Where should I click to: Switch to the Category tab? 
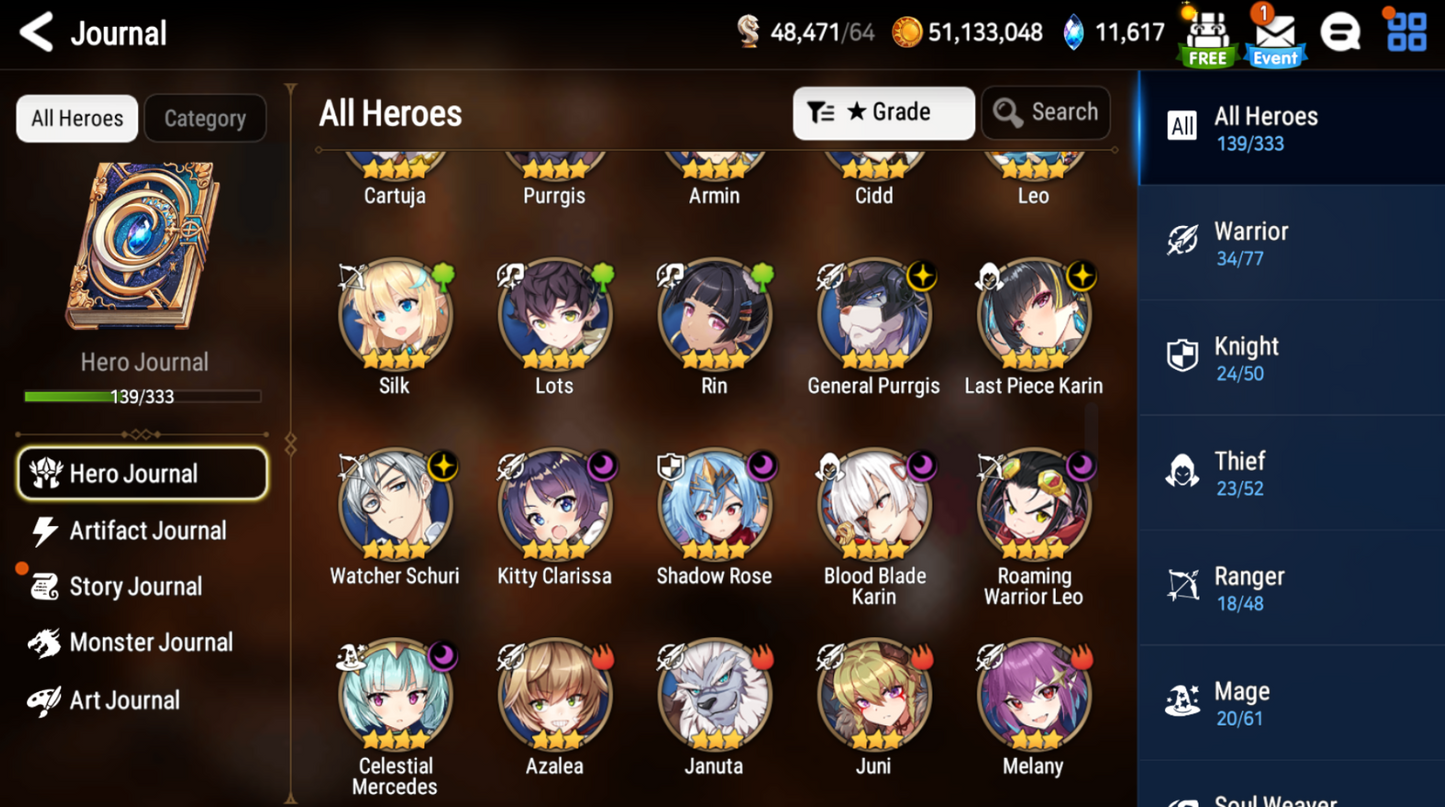pyautogui.click(x=205, y=119)
